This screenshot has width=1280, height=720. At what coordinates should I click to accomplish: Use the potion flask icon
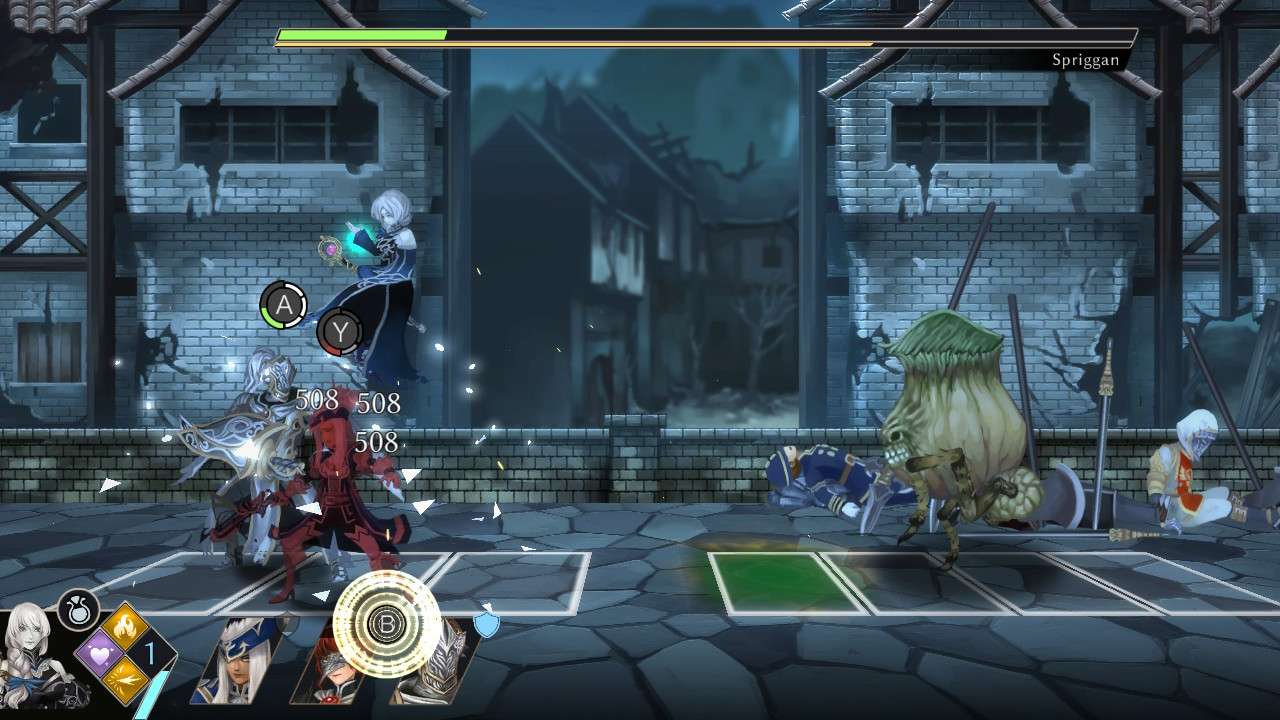(77, 609)
